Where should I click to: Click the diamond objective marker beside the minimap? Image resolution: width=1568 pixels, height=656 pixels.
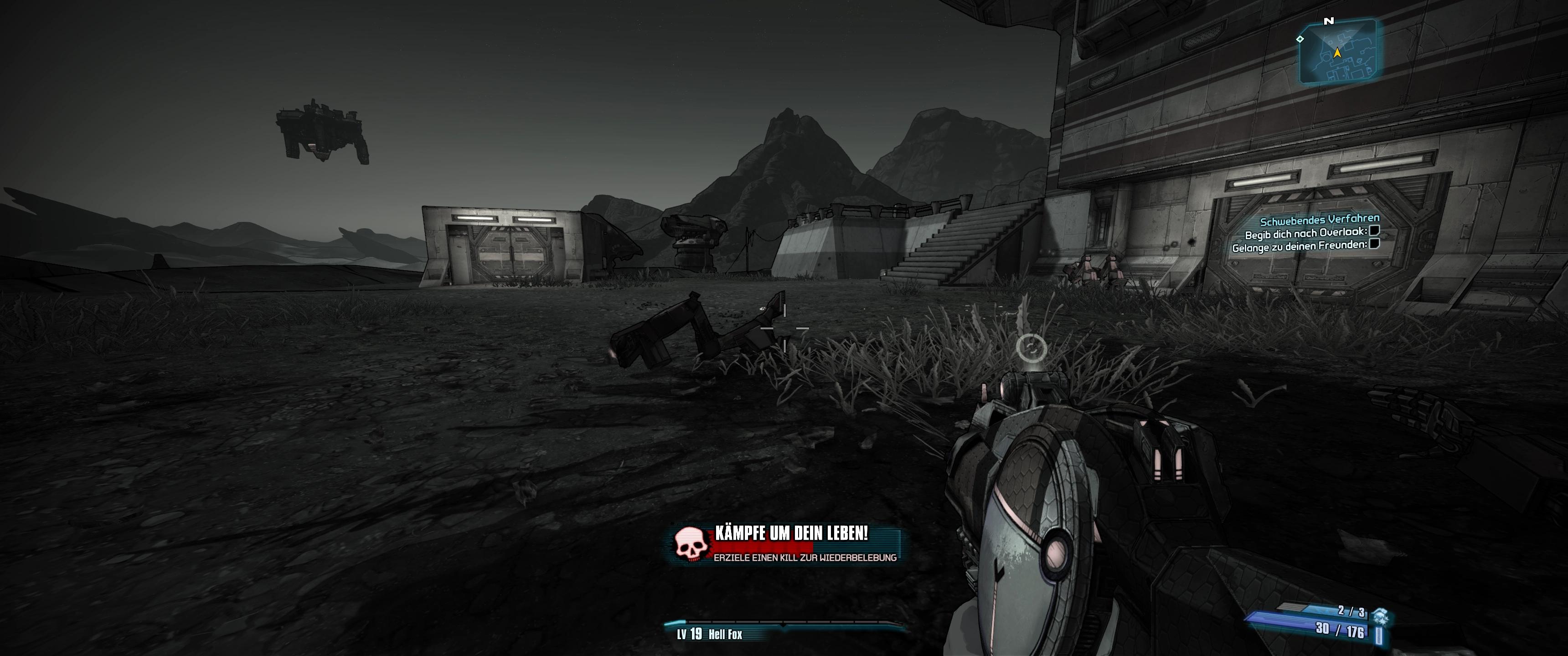point(1300,39)
